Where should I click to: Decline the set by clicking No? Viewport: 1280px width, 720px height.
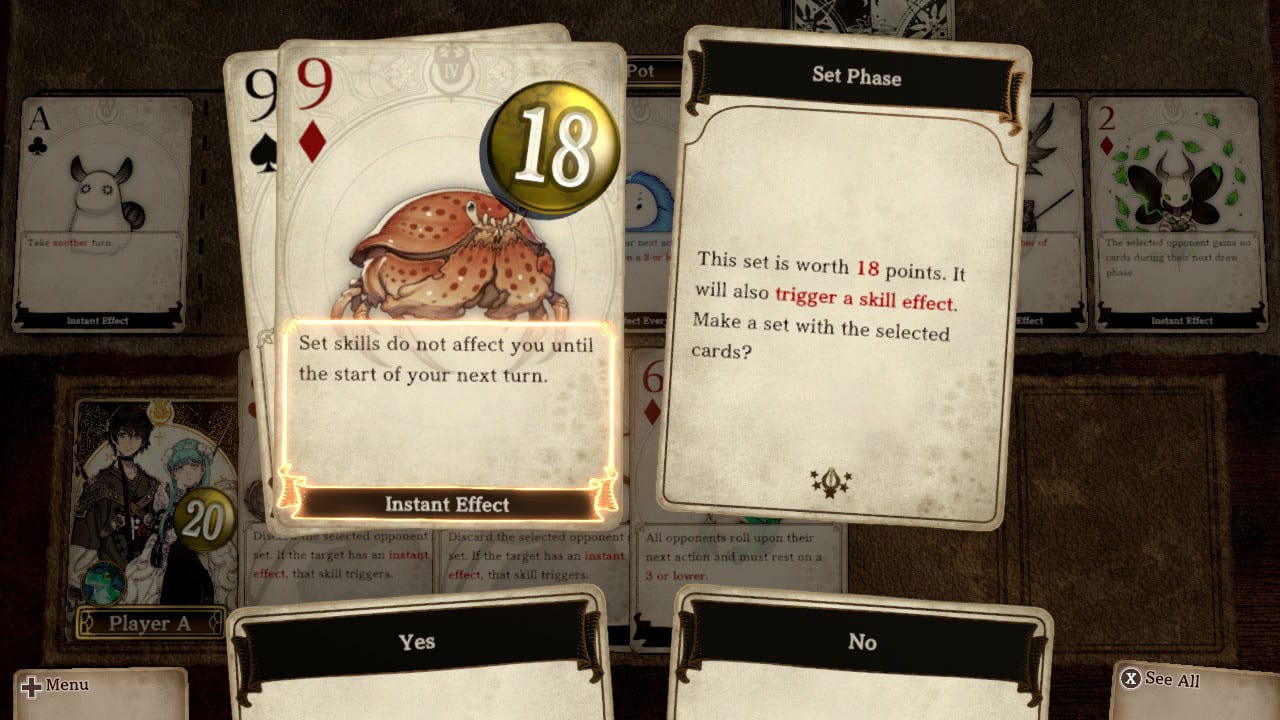click(862, 642)
